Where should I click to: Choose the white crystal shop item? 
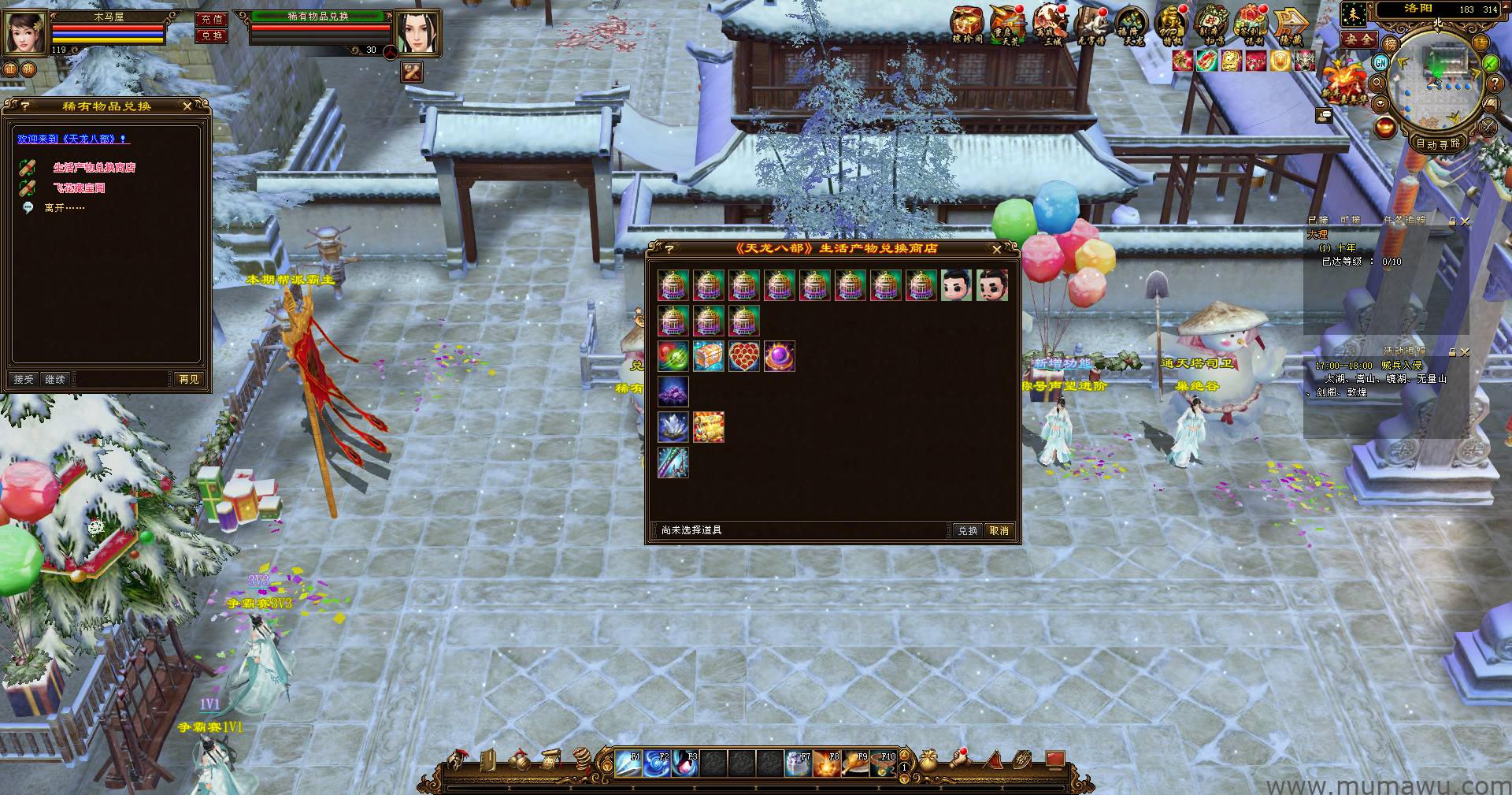(673, 427)
